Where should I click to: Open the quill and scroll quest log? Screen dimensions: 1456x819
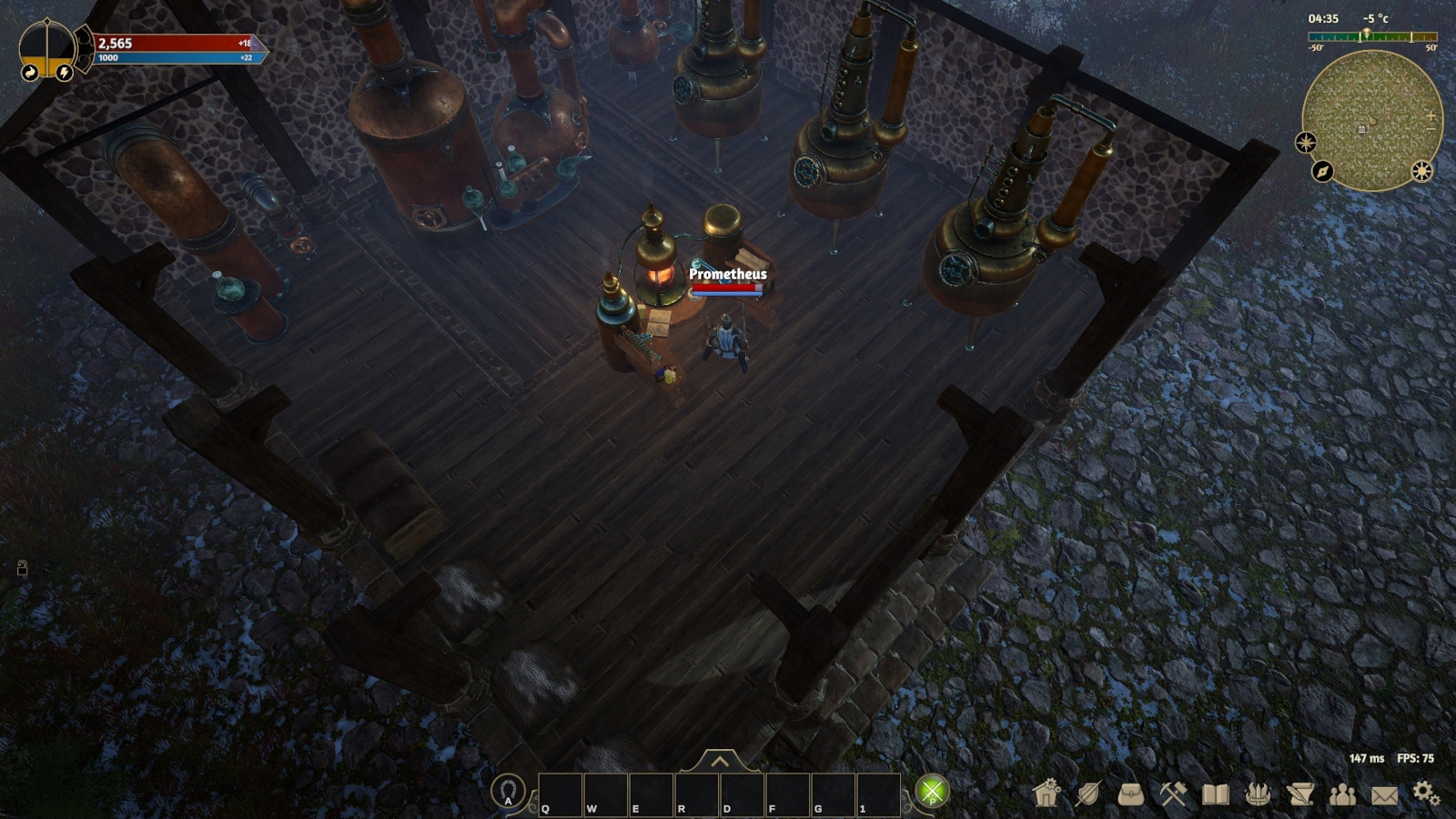(x=1300, y=794)
